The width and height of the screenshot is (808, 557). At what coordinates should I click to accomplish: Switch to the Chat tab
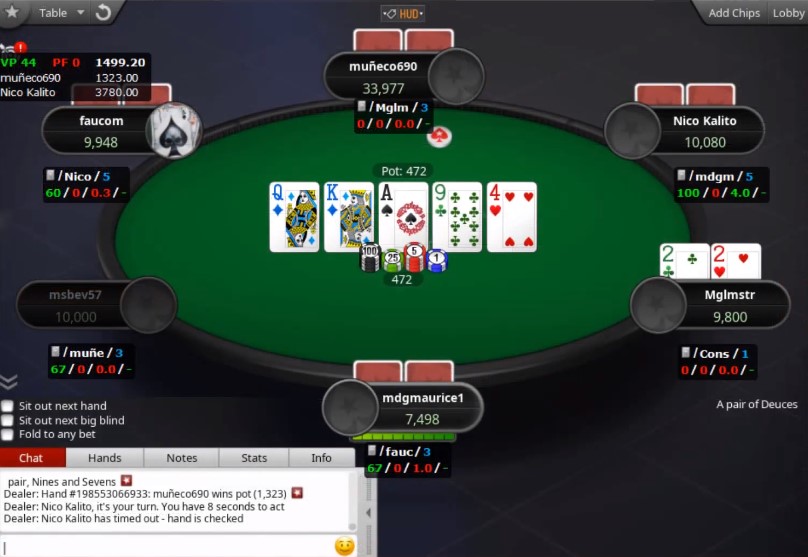(32, 458)
